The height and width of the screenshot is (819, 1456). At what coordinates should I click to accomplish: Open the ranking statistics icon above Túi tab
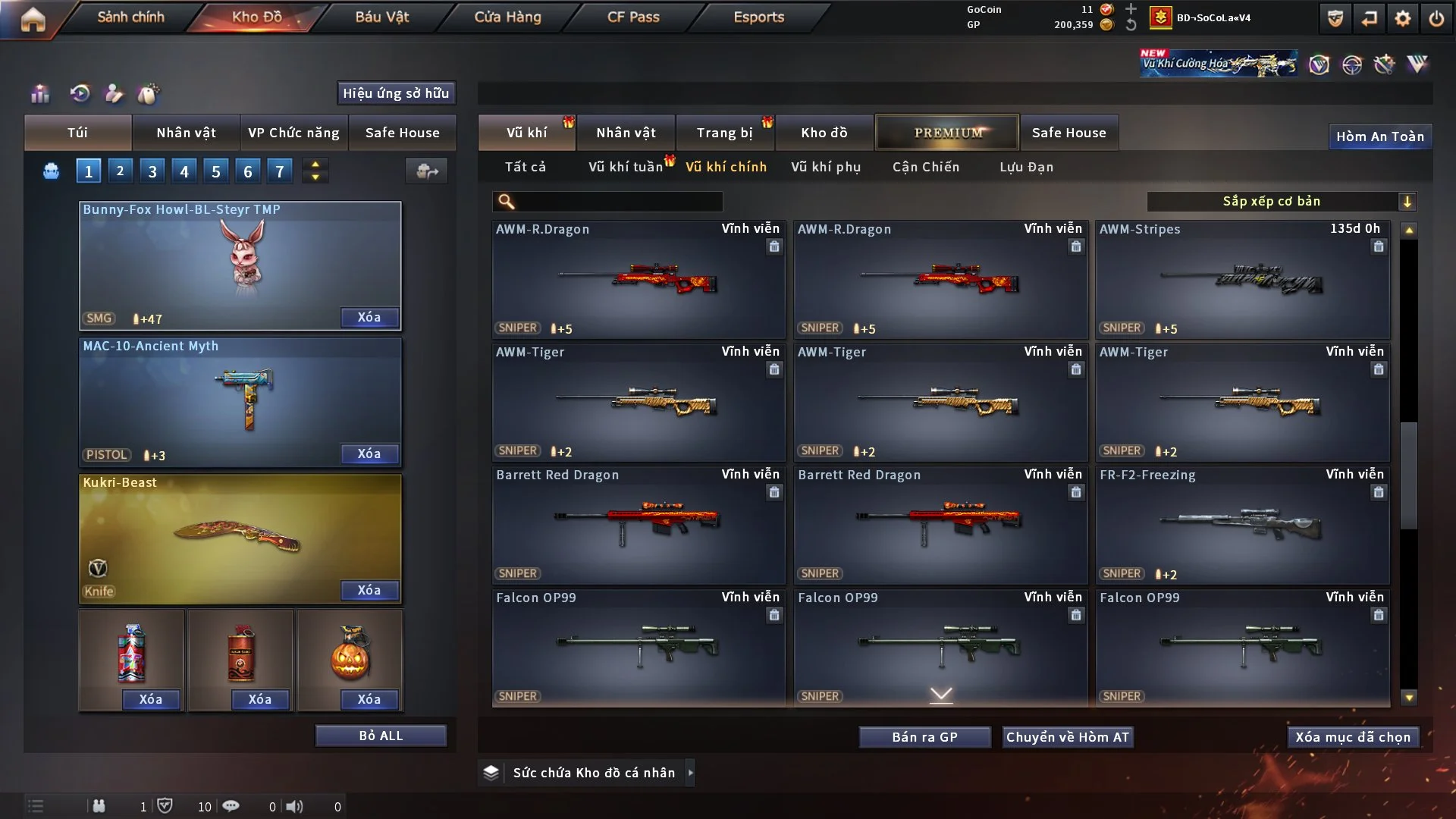click(x=39, y=93)
